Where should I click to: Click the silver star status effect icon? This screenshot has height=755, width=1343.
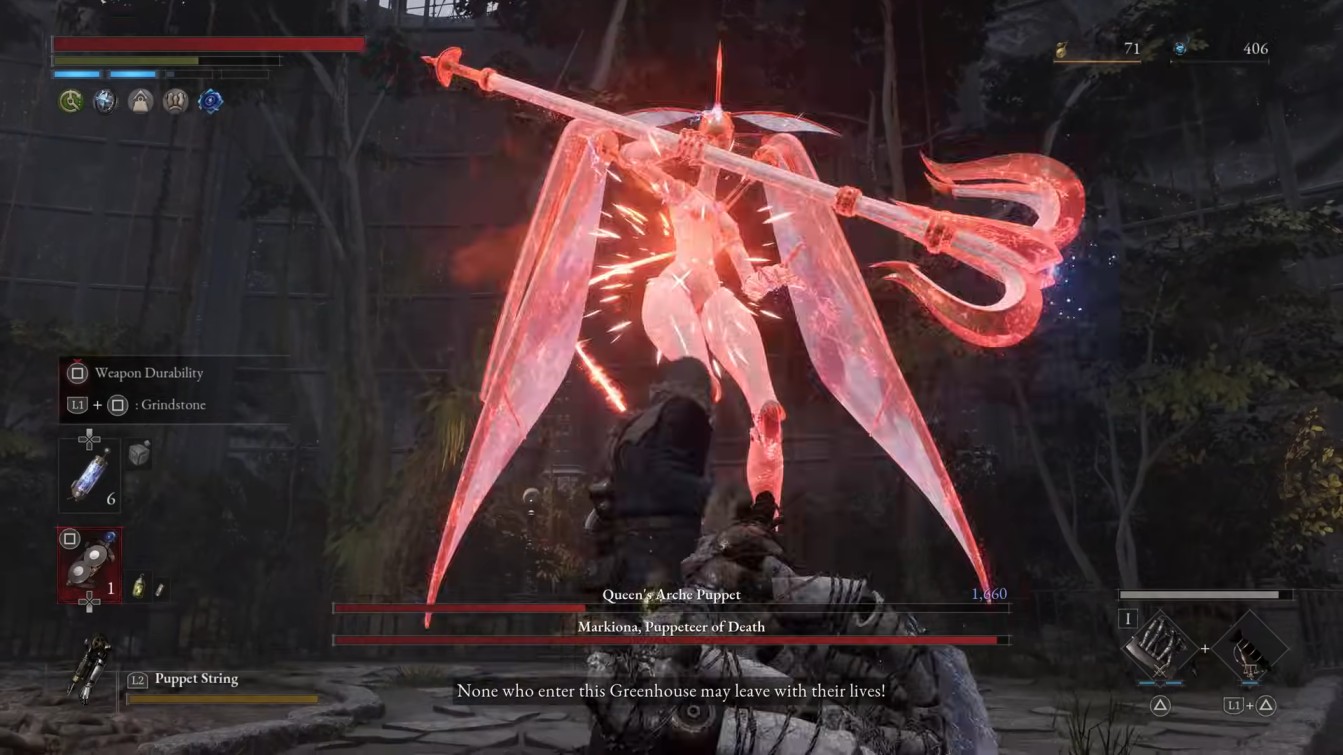pyautogui.click(x=104, y=101)
